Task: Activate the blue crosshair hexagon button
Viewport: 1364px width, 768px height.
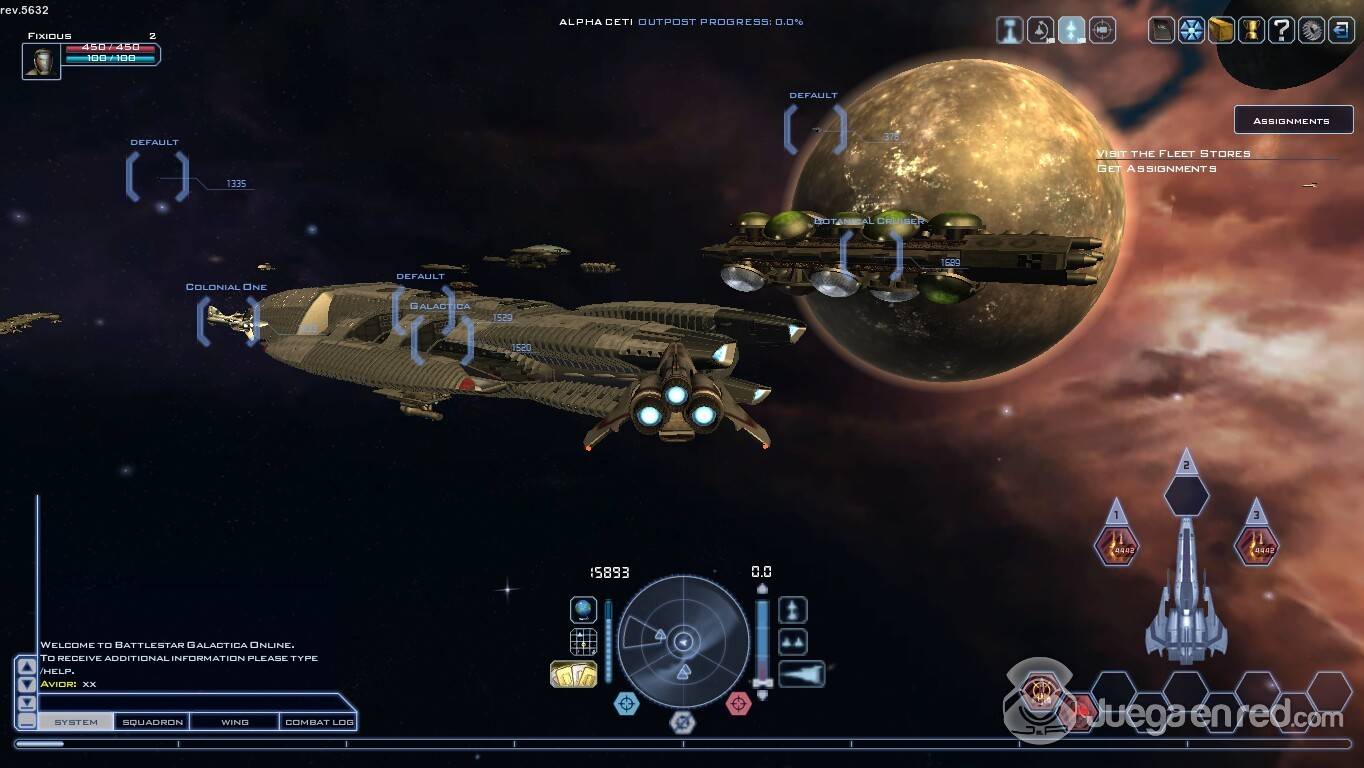Action: [626, 704]
